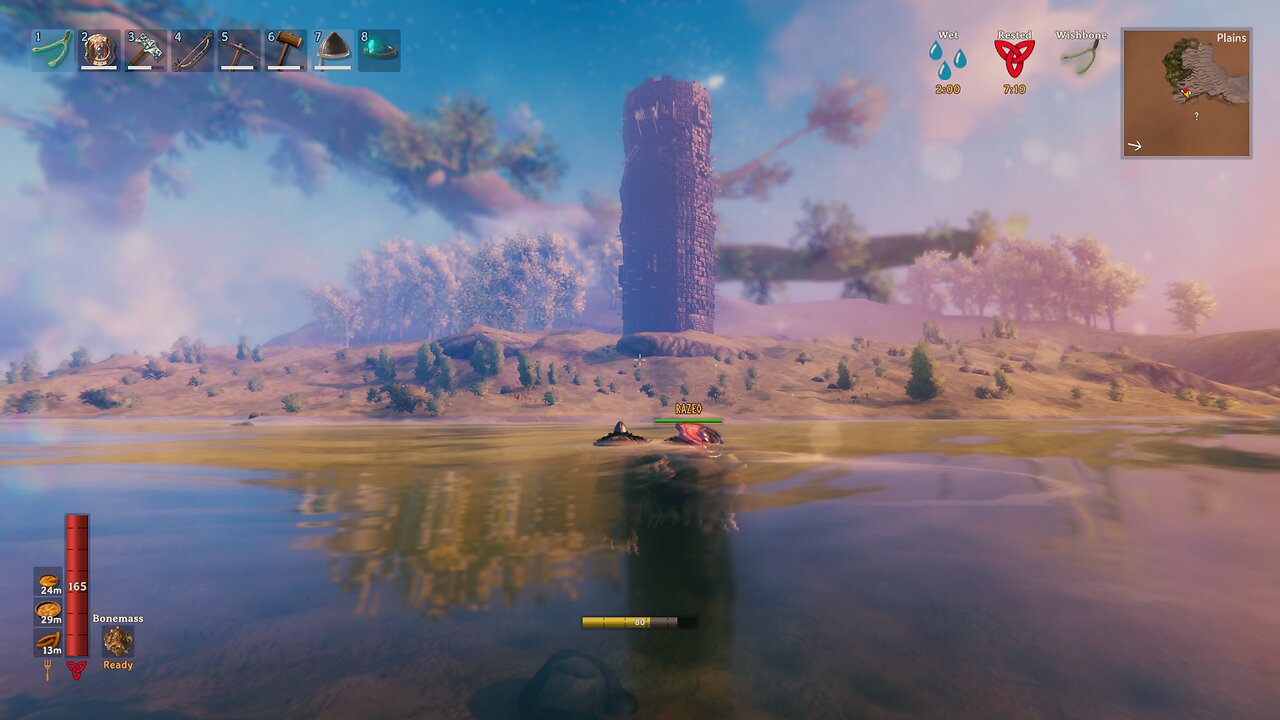
Task: Click the Rested status effect icon
Action: [x=1014, y=60]
